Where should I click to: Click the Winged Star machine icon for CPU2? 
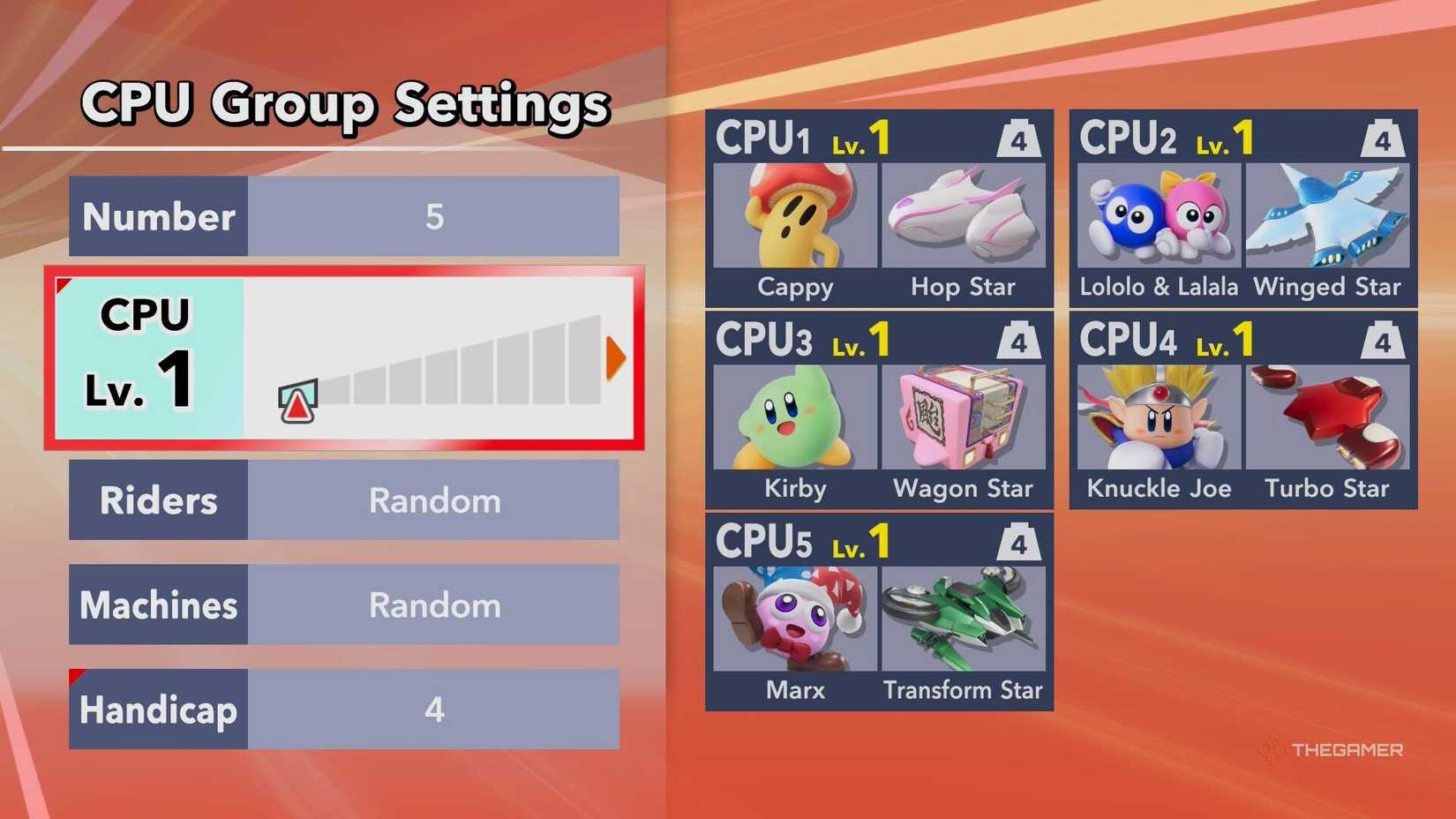pos(1326,214)
